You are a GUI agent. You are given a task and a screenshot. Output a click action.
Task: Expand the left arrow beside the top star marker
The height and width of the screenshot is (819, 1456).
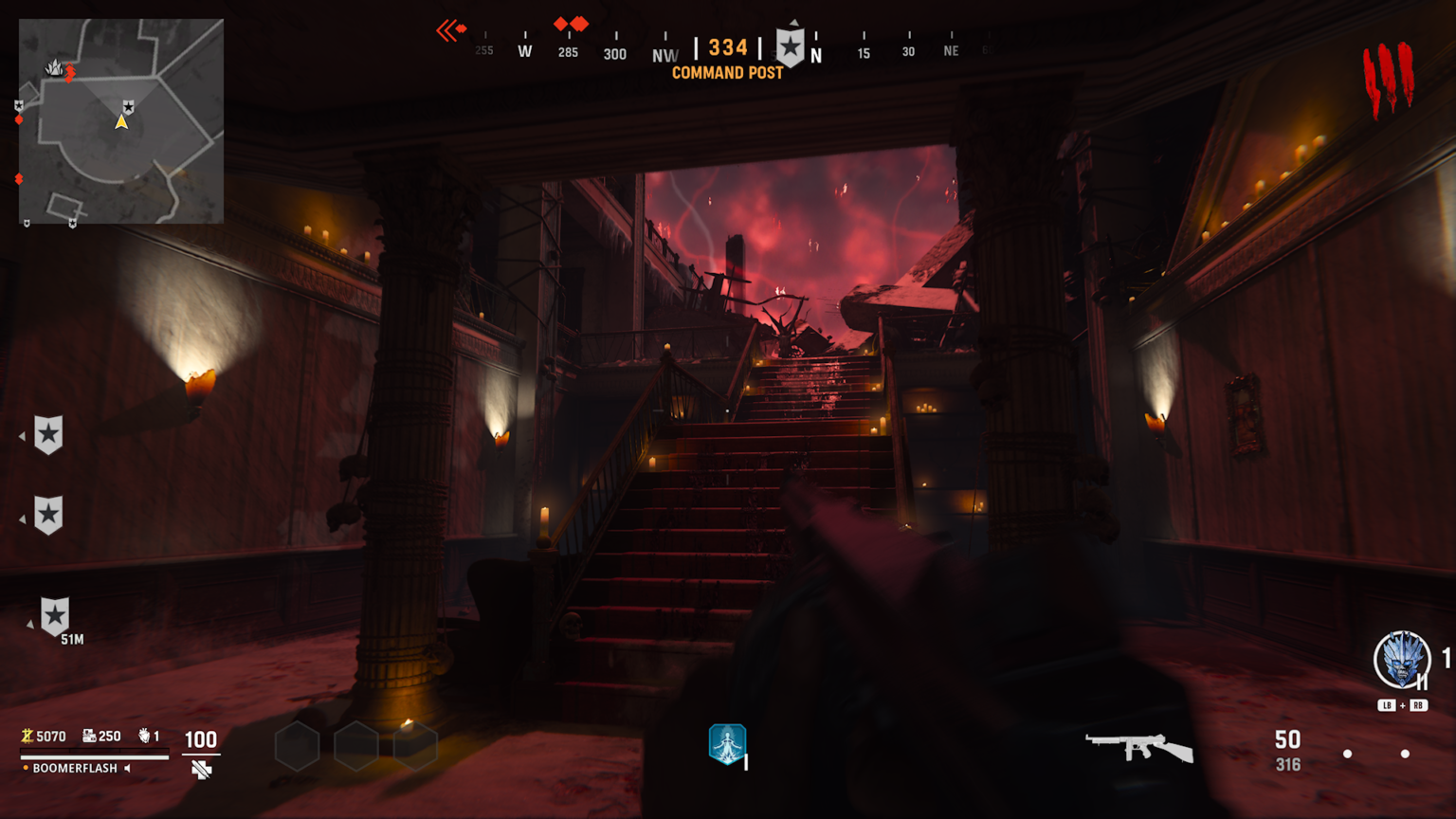tap(23, 436)
